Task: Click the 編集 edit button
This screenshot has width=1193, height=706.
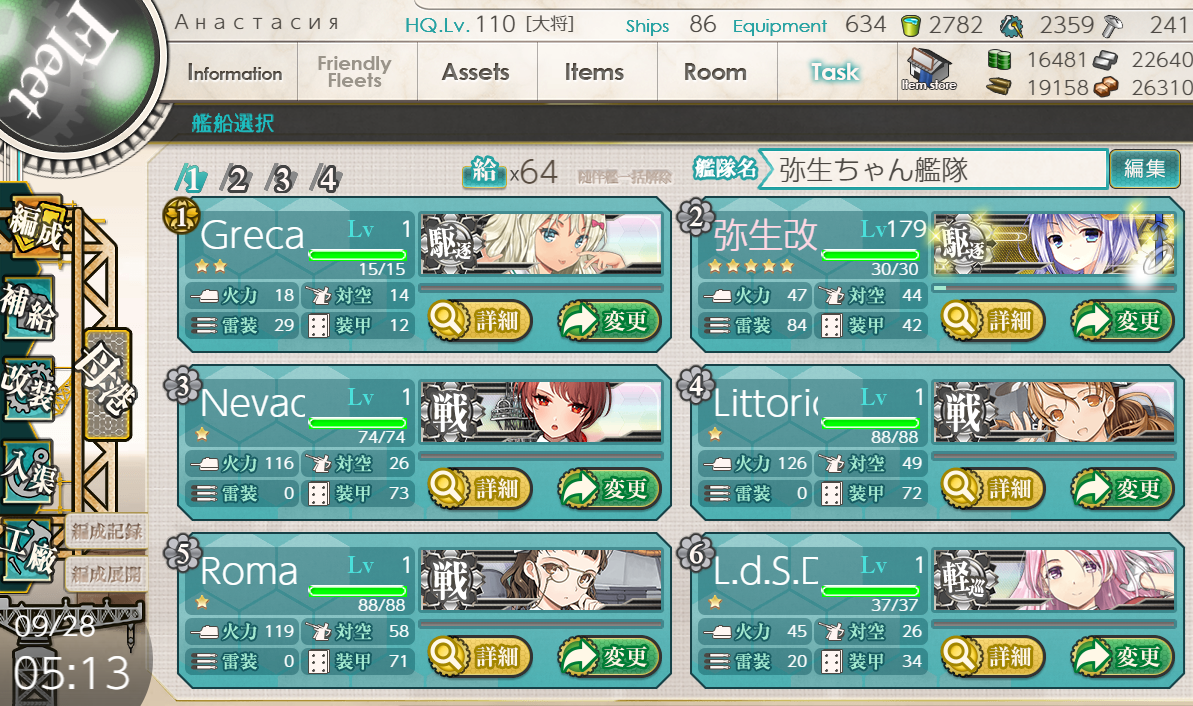Action: click(1144, 169)
